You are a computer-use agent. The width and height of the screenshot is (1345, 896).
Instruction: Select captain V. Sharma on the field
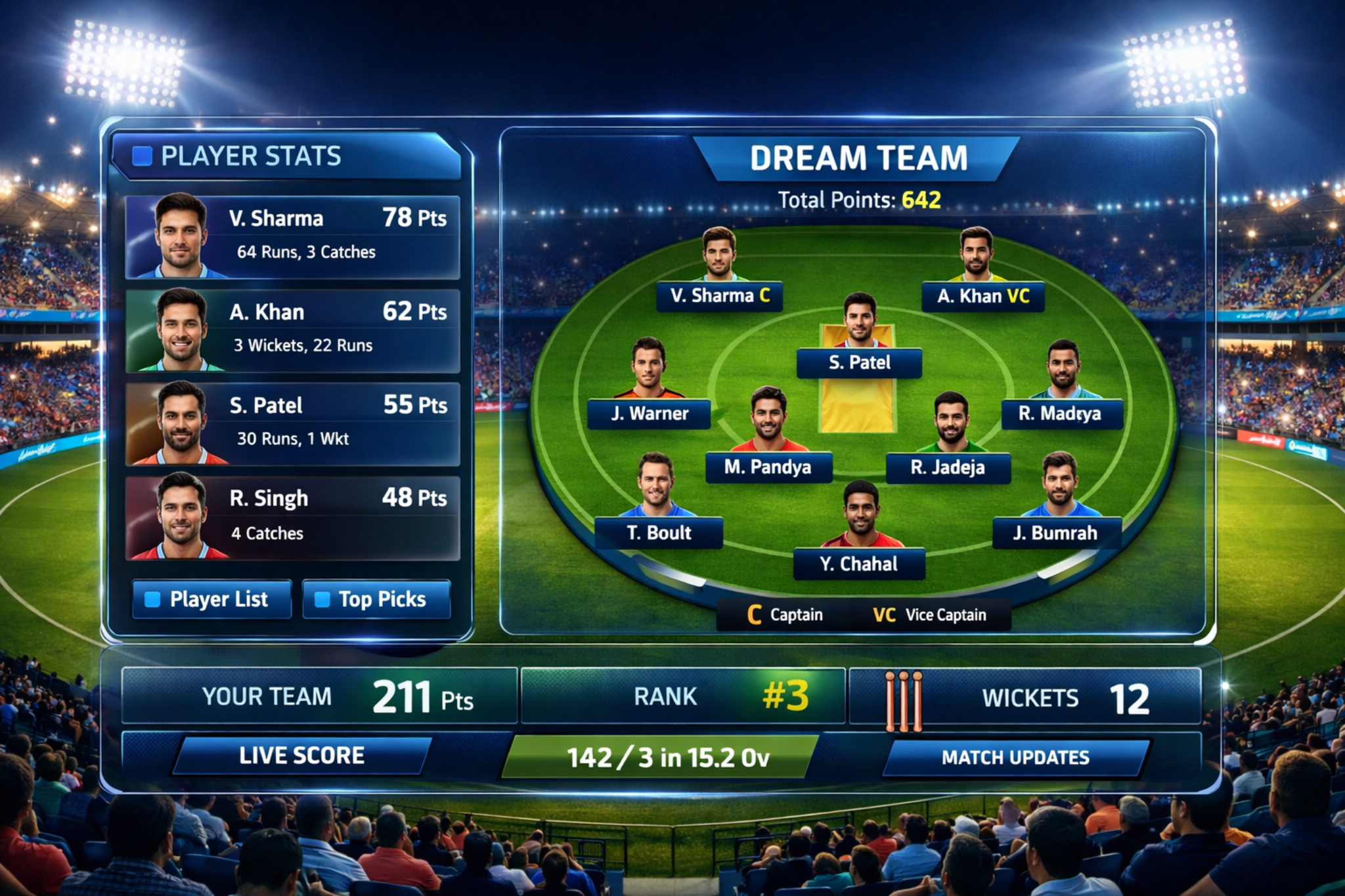pyautogui.click(x=720, y=296)
